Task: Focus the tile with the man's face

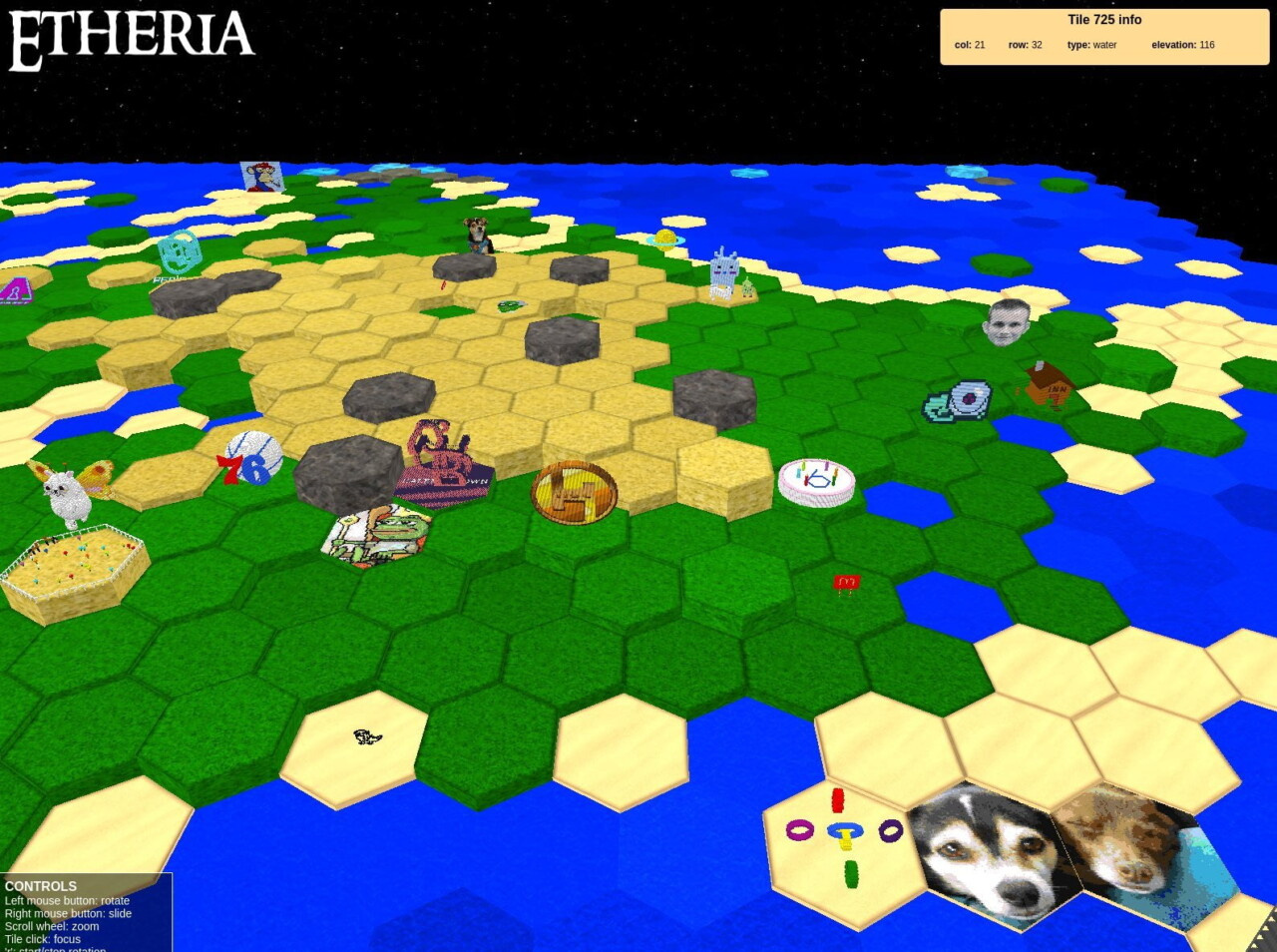Action: click(x=1007, y=321)
